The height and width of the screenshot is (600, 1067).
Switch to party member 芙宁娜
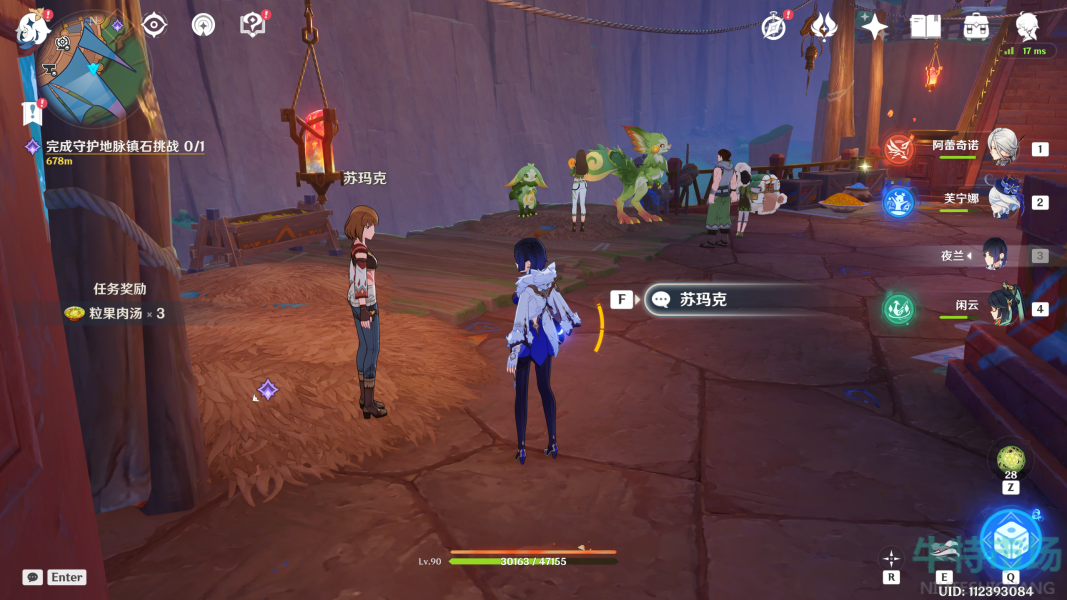coord(1000,200)
